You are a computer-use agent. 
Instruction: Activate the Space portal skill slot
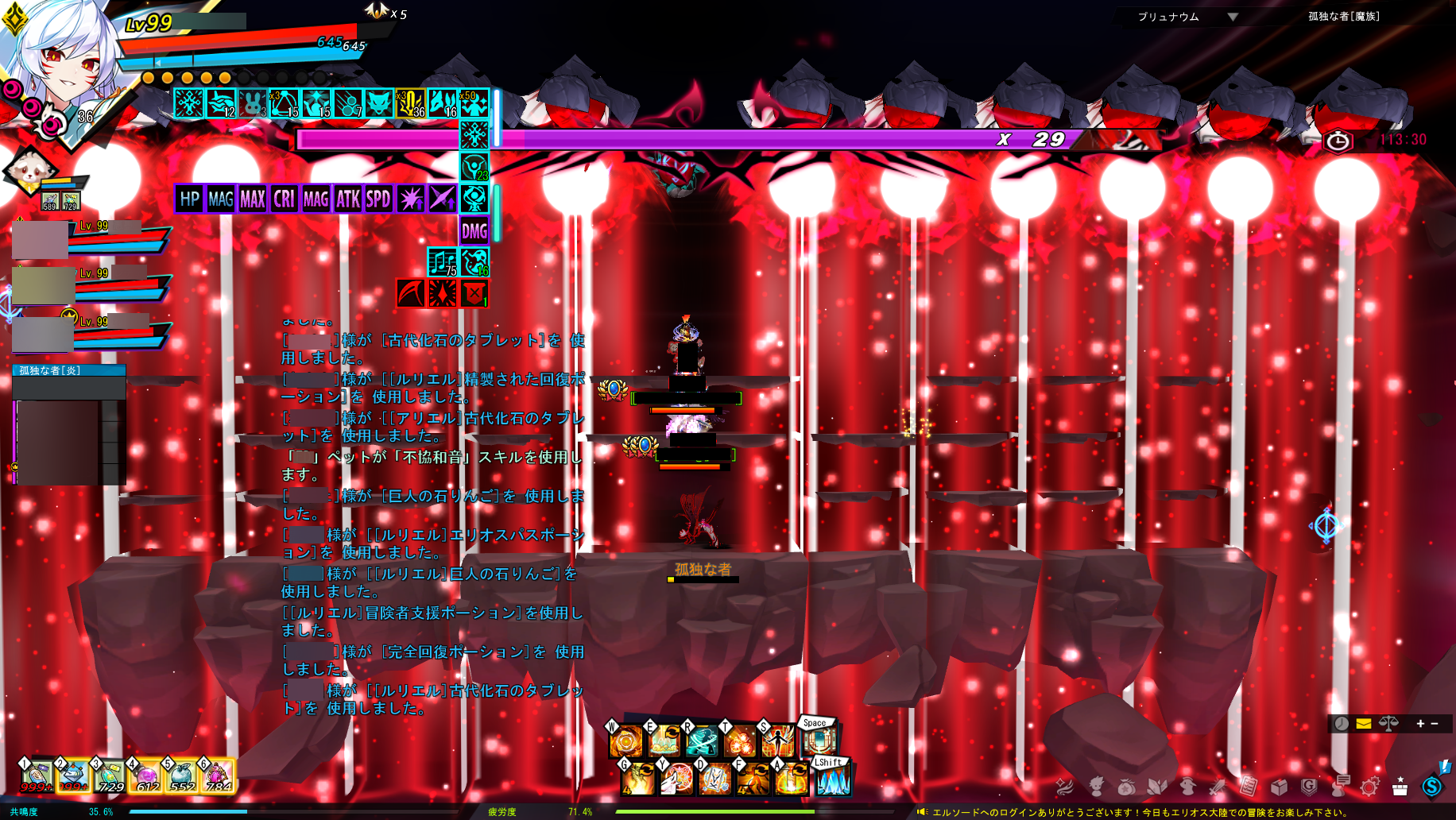[820, 741]
